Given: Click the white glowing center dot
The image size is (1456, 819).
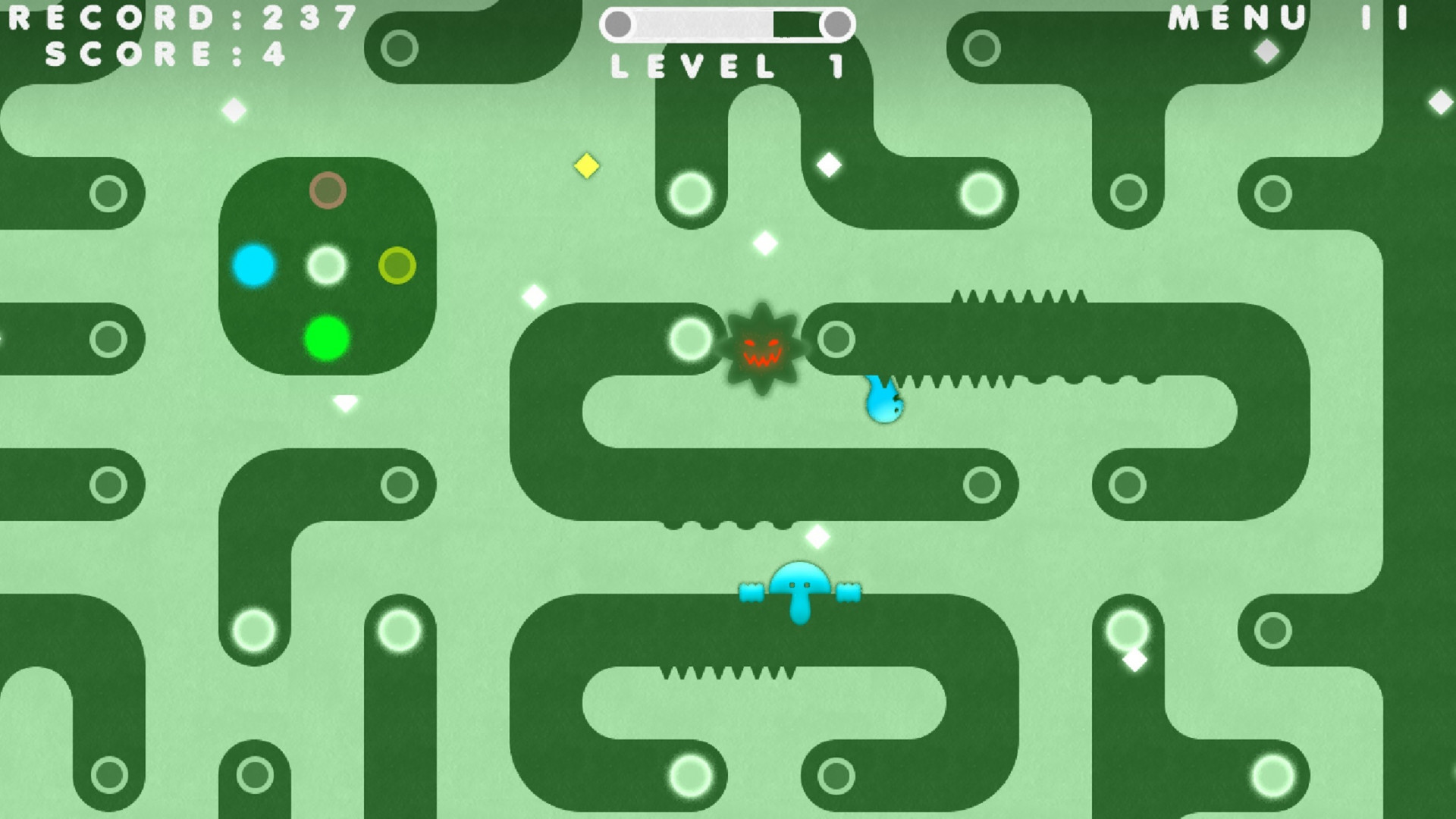Looking at the screenshot, I should [x=328, y=265].
